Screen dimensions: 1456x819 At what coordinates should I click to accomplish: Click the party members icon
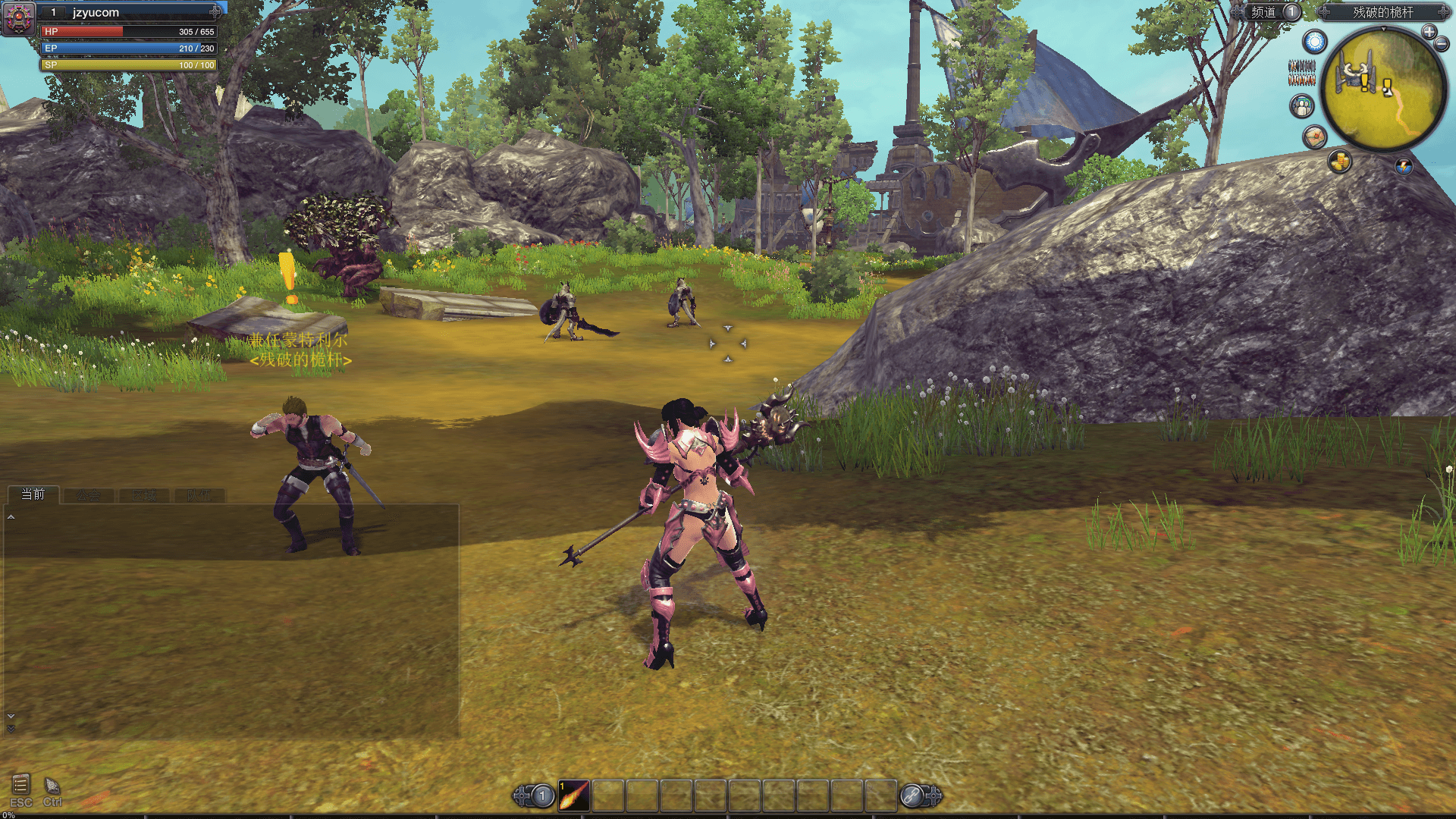click(1302, 106)
